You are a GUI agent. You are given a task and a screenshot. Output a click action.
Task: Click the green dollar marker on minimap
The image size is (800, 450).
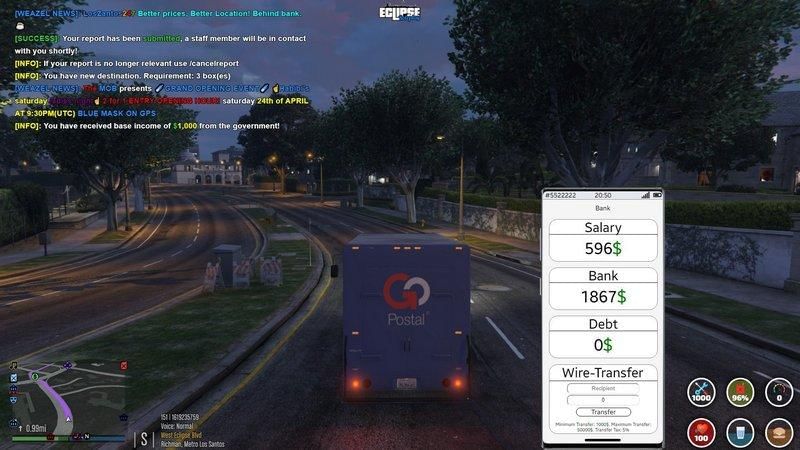35,377
